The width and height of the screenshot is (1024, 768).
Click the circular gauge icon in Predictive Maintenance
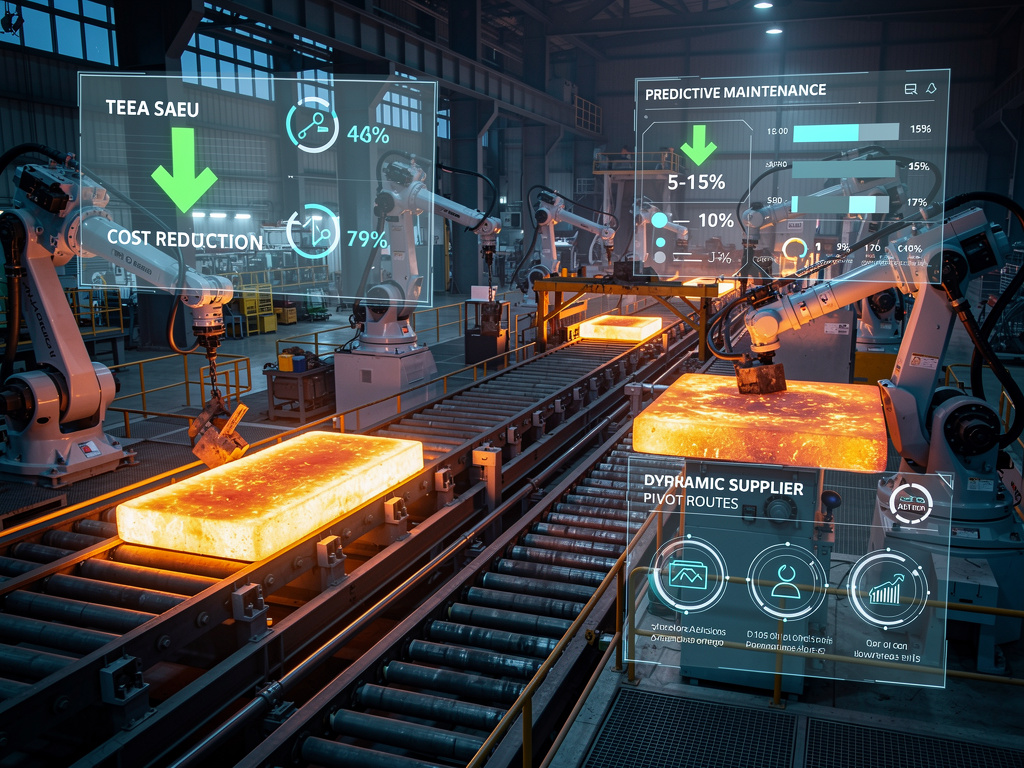(795, 249)
